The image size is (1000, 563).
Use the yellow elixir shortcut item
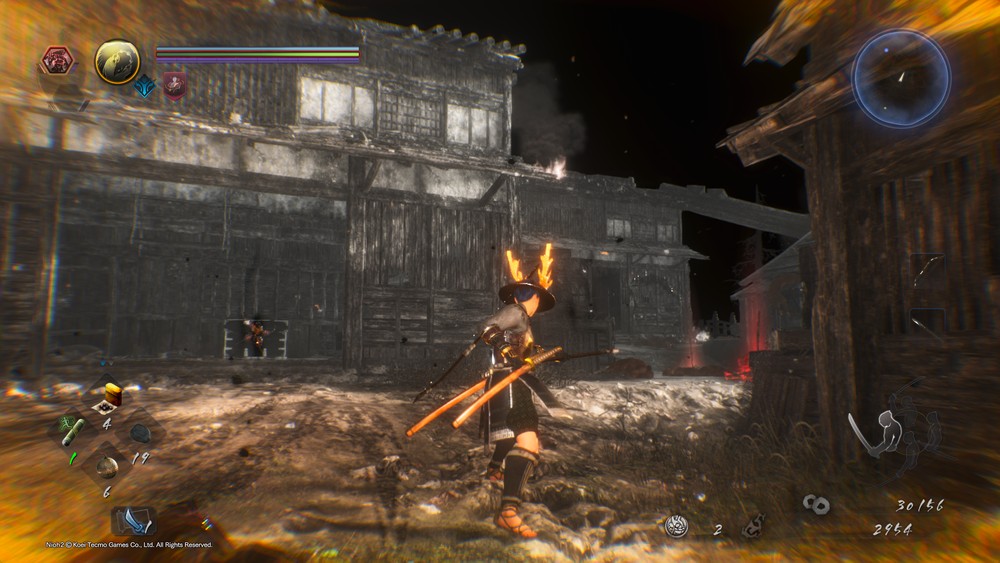click(x=111, y=396)
